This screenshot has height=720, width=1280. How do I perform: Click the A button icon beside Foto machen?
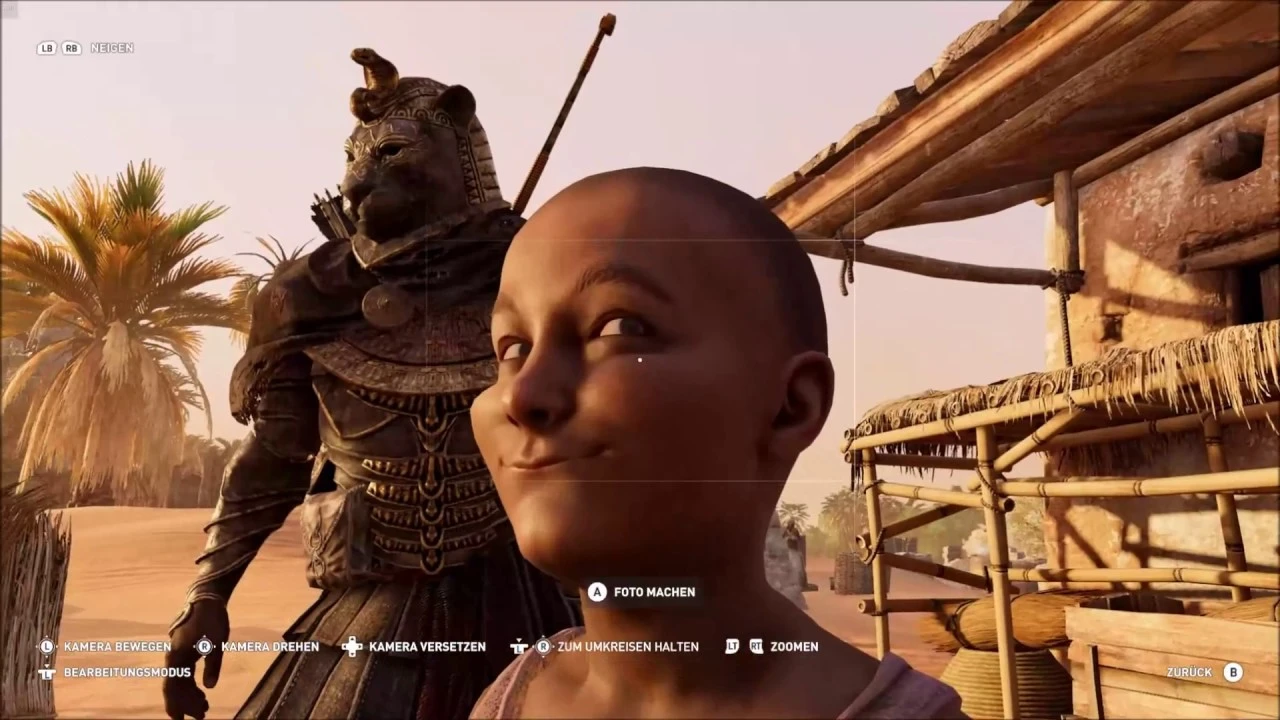coord(597,592)
